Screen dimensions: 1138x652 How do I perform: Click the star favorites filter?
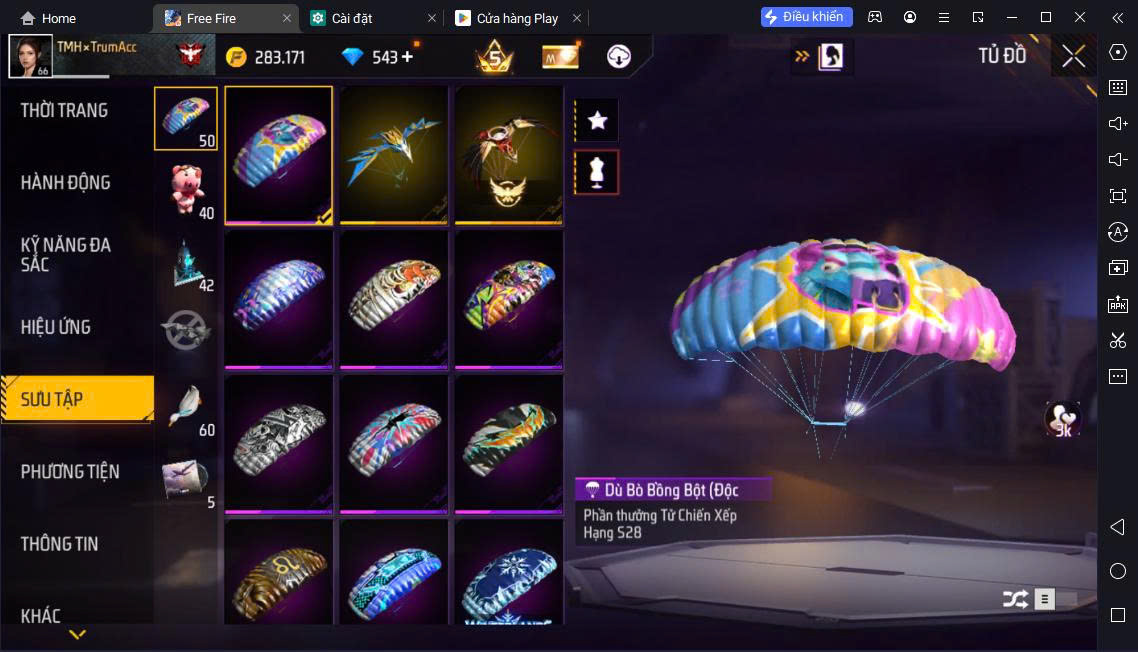(597, 121)
